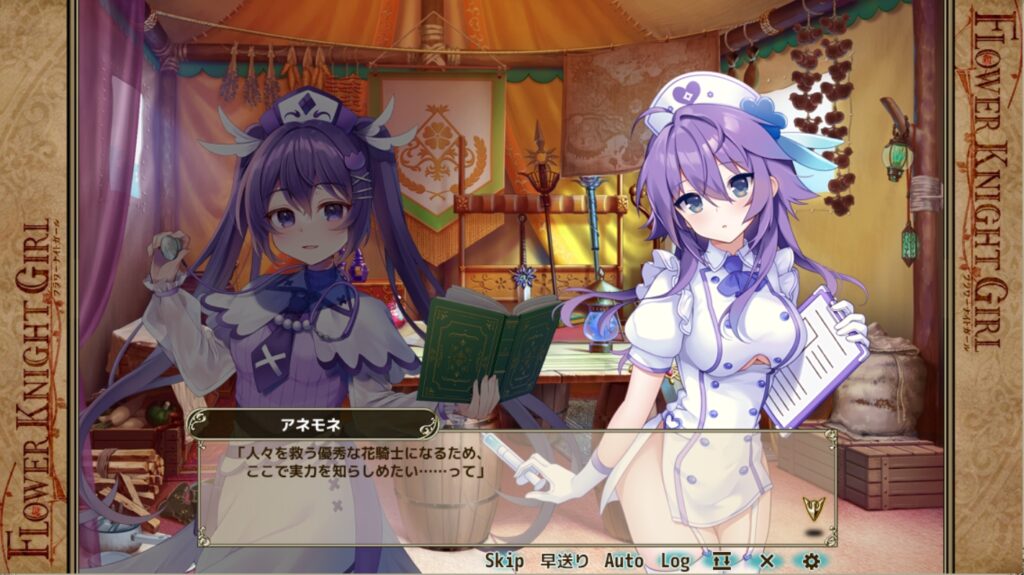Click the up-down arrows icon button

722,561
